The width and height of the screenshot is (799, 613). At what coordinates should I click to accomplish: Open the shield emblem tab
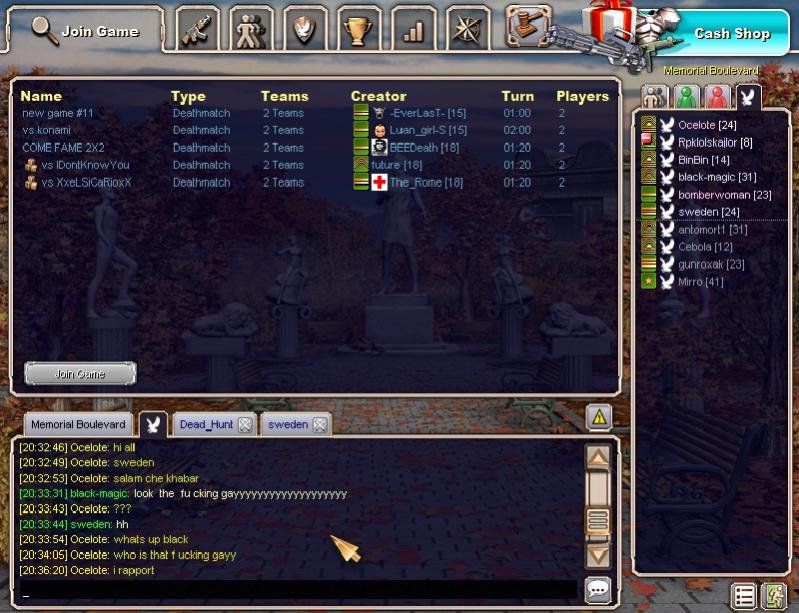pyautogui.click(x=304, y=30)
